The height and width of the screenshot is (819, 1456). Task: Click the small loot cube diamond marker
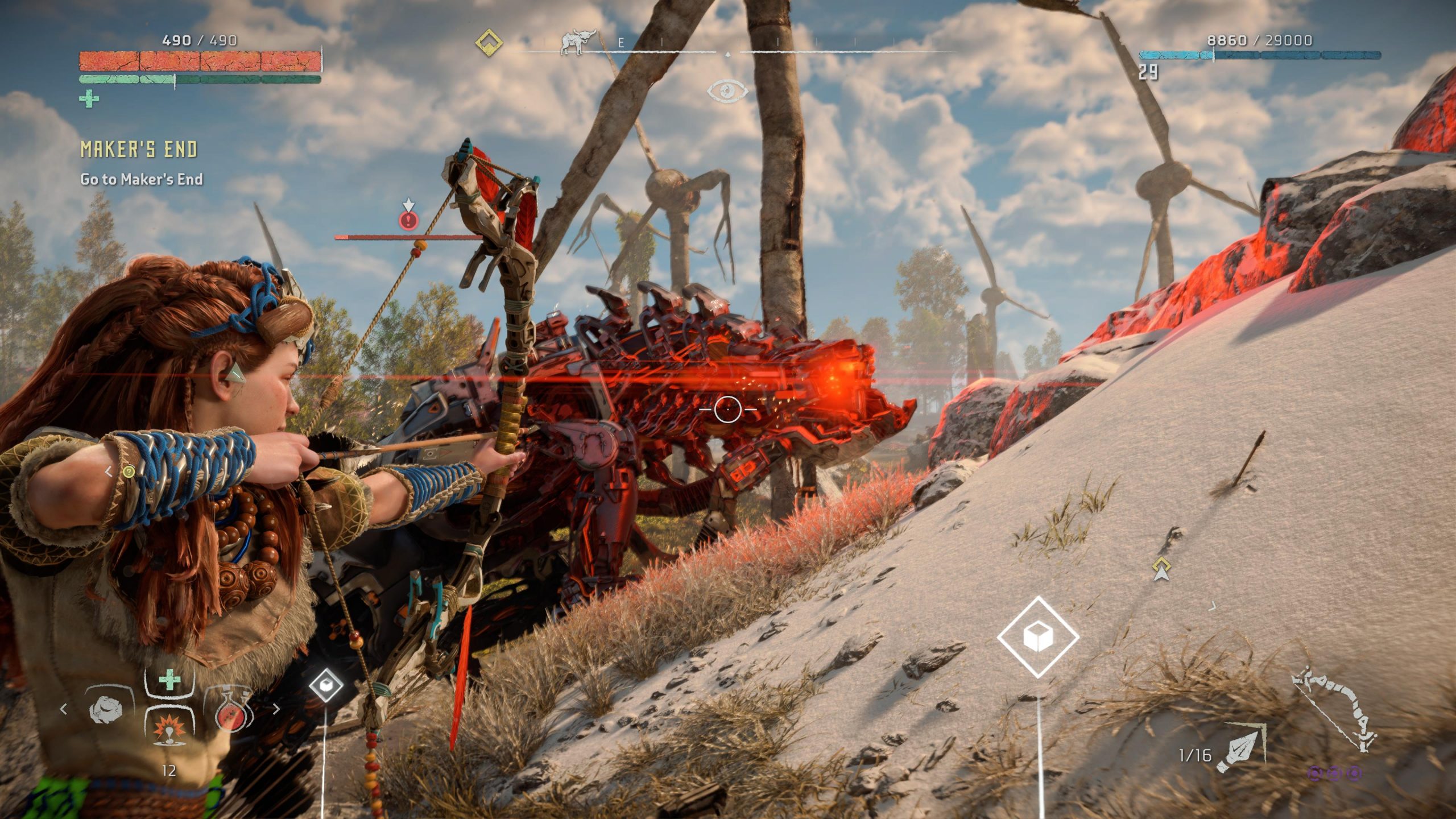click(326, 685)
